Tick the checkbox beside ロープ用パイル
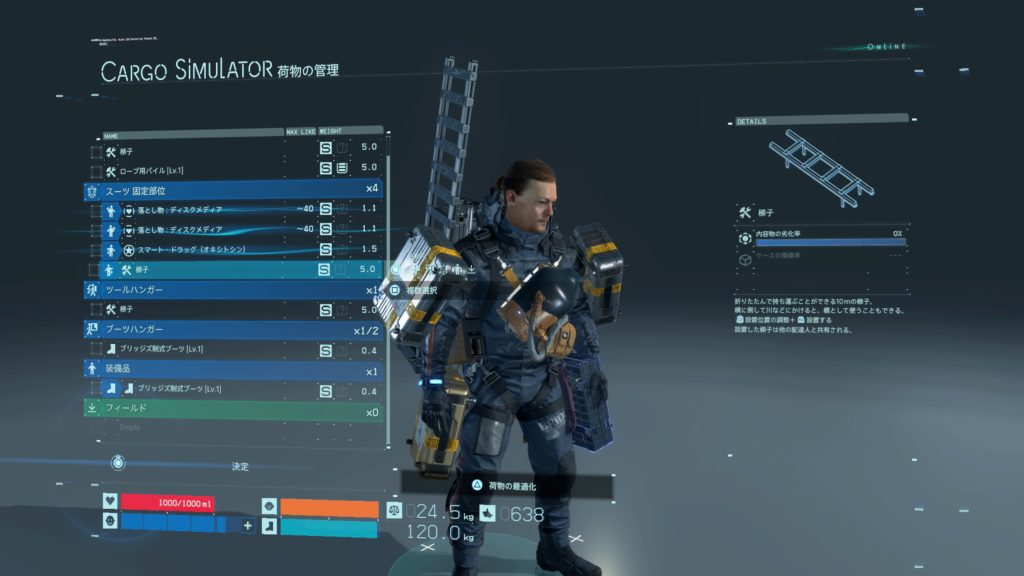The height and width of the screenshot is (576, 1024). 96,170
